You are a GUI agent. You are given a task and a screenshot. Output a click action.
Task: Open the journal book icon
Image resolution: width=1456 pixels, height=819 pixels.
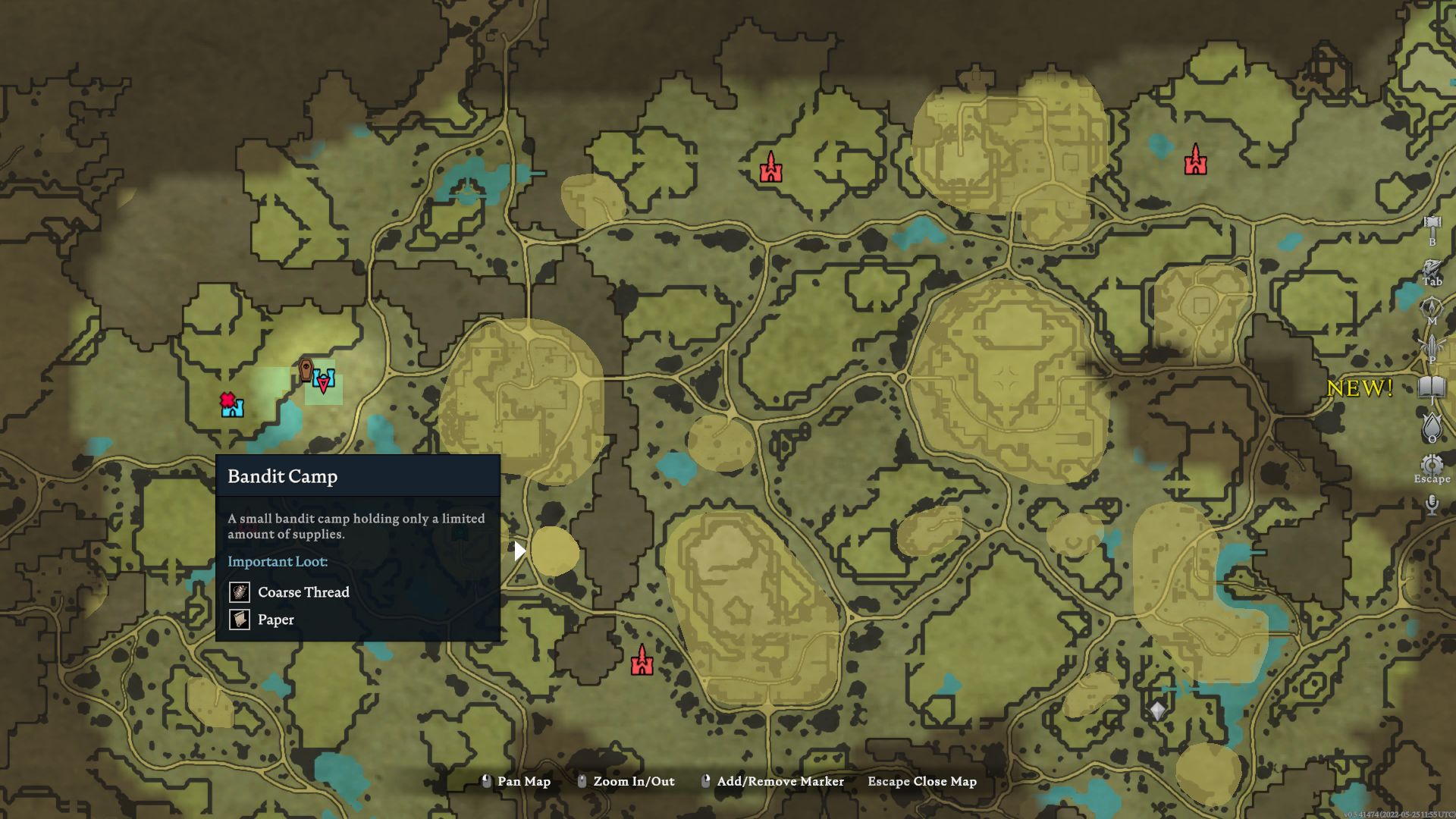coord(1432,388)
